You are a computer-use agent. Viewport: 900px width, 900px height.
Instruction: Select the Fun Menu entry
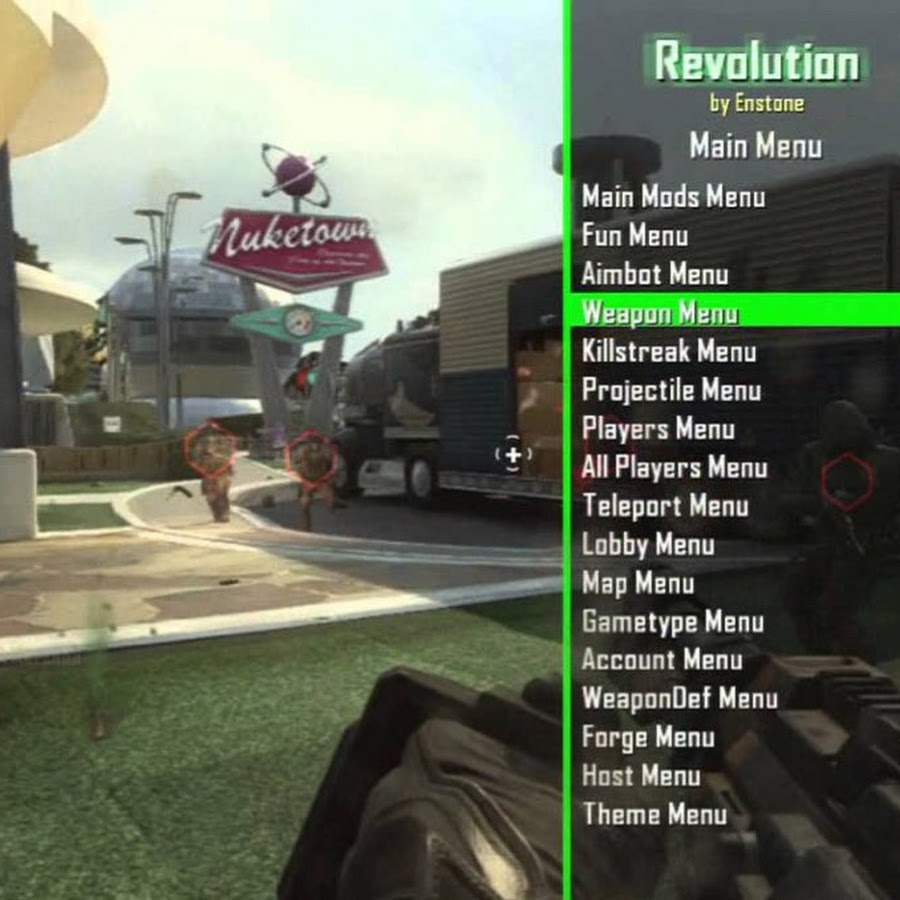coord(634,236)
